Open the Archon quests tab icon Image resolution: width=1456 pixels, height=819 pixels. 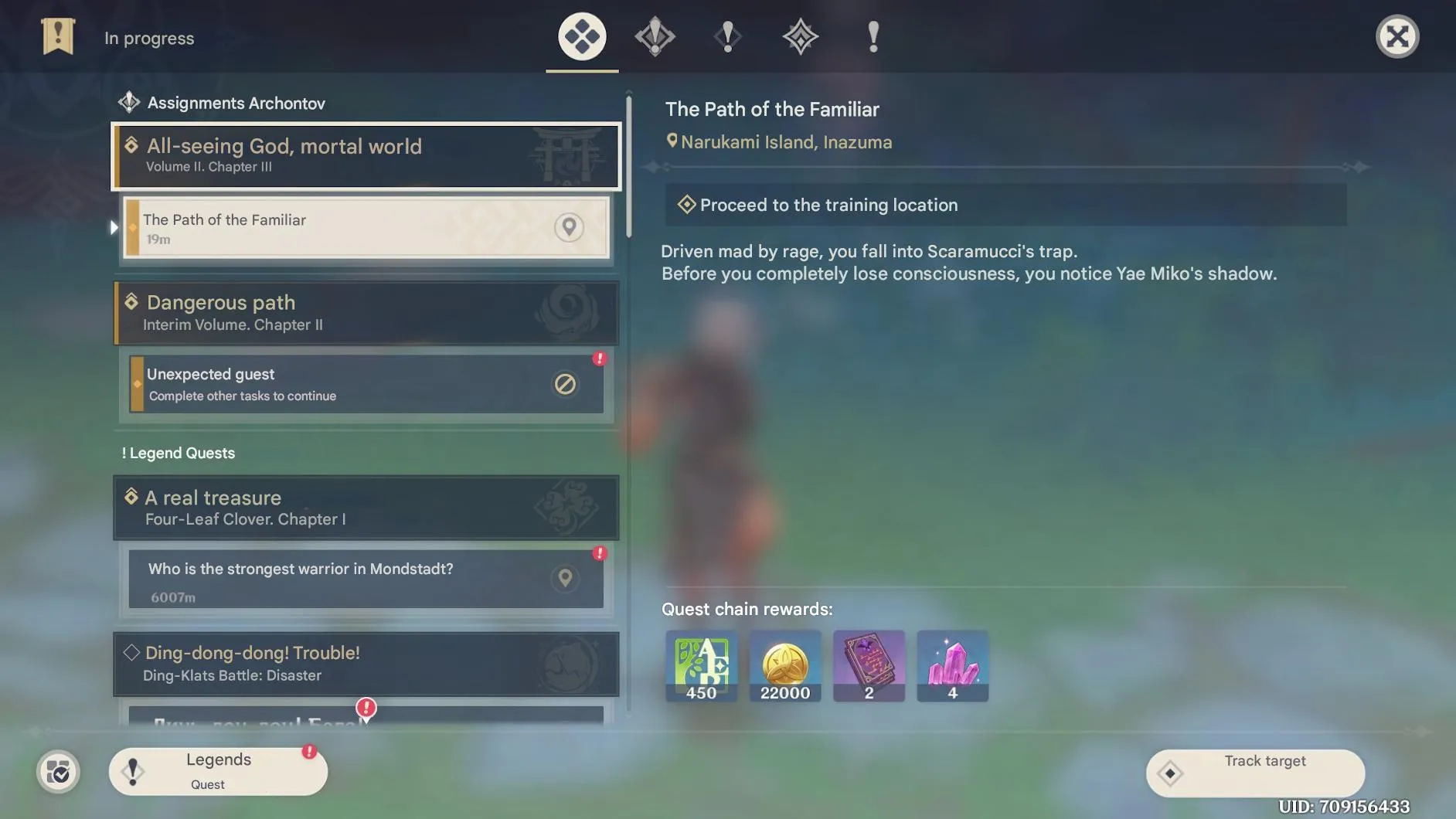(655, 36)
